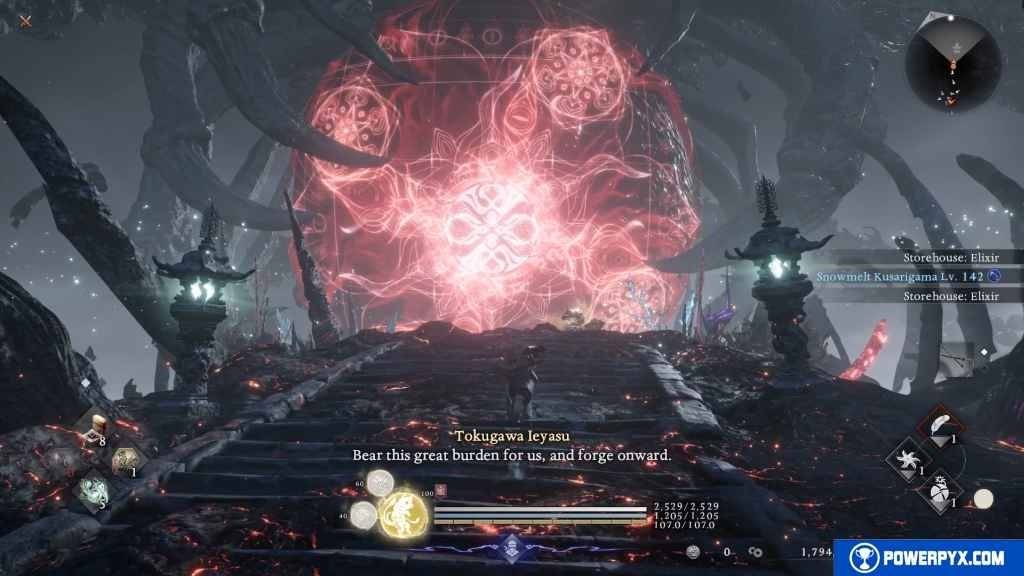The image size is (1024, 576).
Task: Click the blue skull emblem below the bars
Action: click(x=512, y=545)
